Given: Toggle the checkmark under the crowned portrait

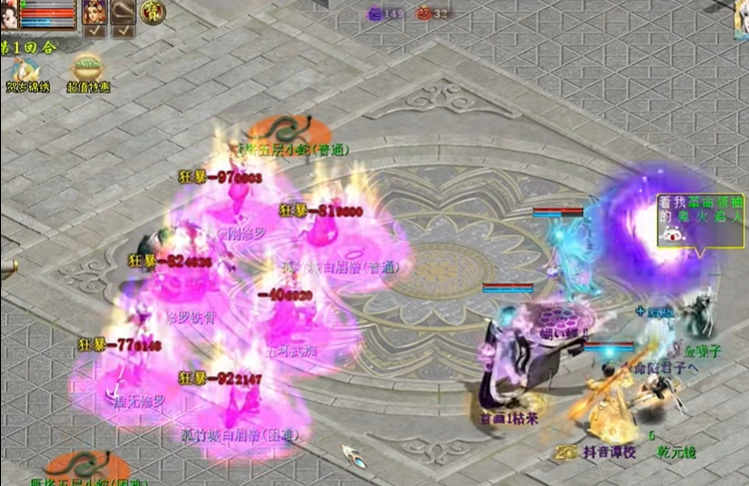Looking at the screenshot, I should (93, 31).
